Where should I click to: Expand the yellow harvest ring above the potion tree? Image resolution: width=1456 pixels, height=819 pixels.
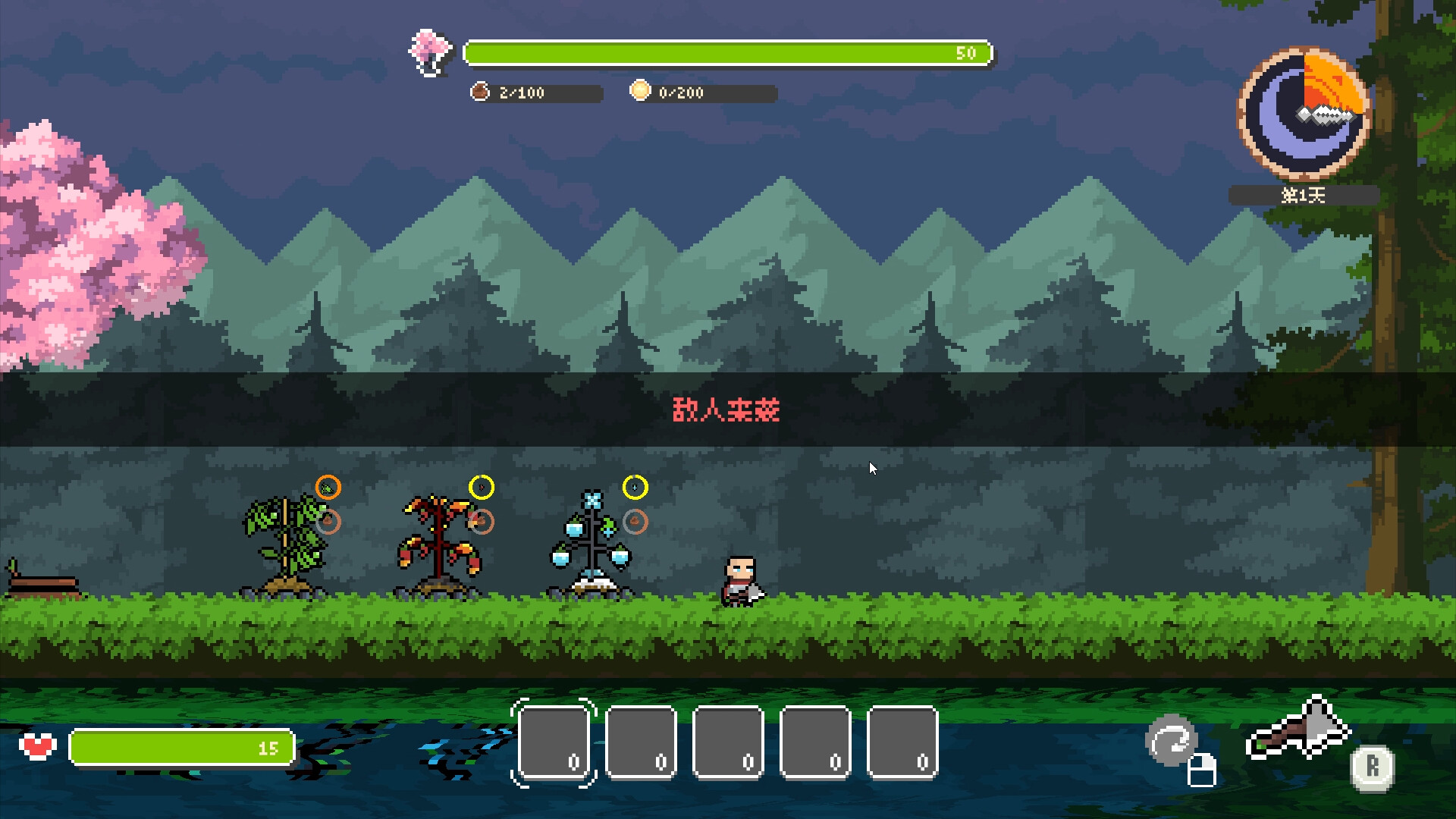pos(634,486)
